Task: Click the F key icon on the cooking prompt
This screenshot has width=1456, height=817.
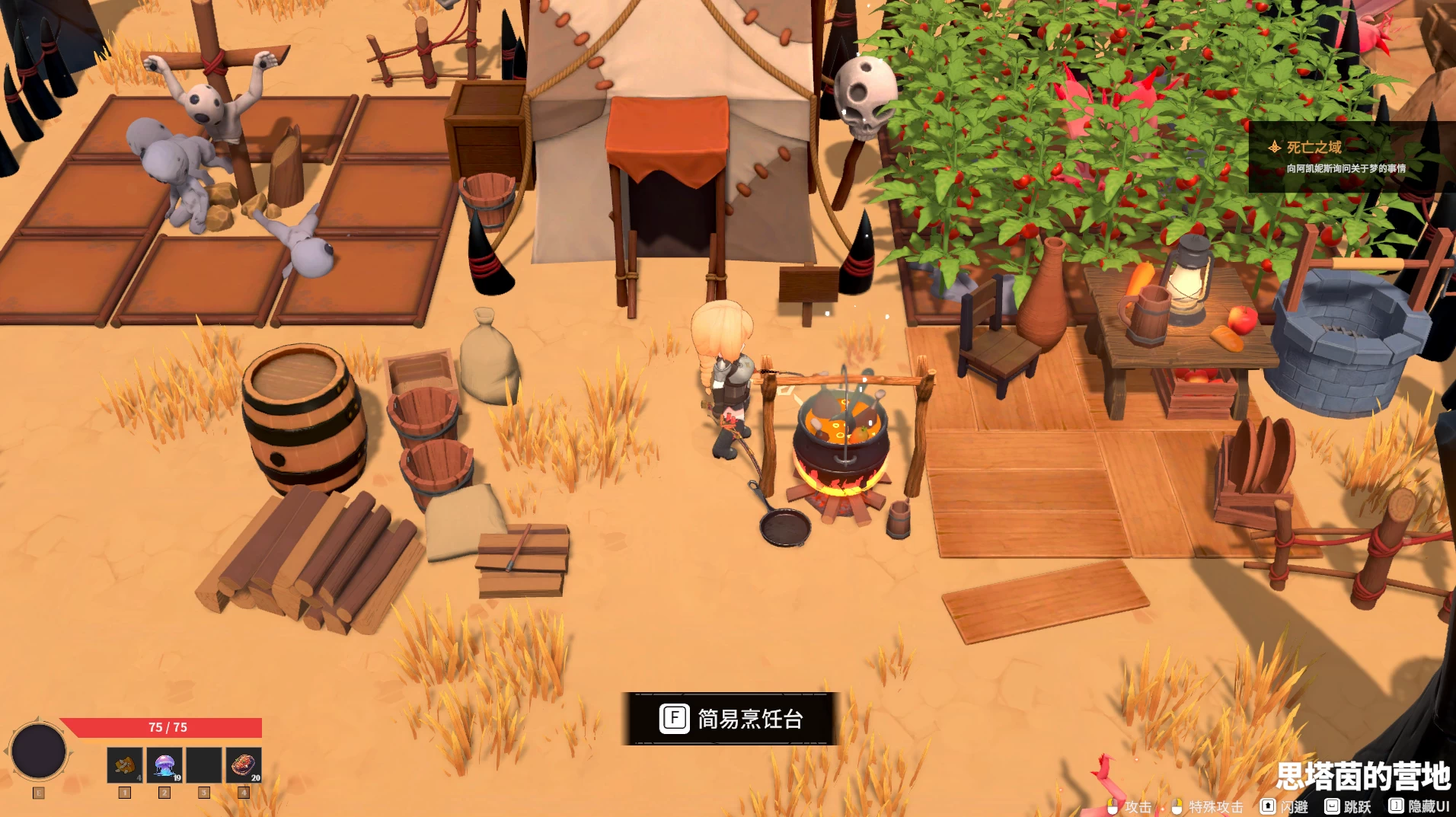Action: point(675,719)
